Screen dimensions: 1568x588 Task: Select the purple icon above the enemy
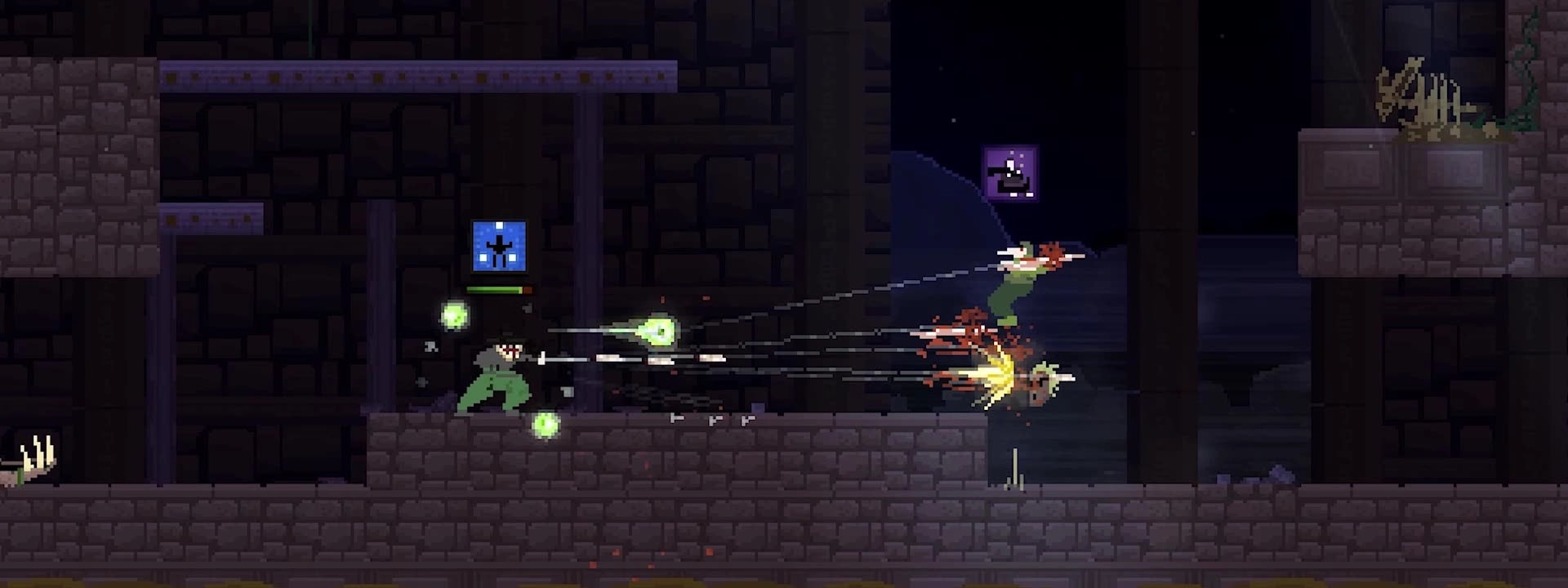click(x=1009, y=173)
